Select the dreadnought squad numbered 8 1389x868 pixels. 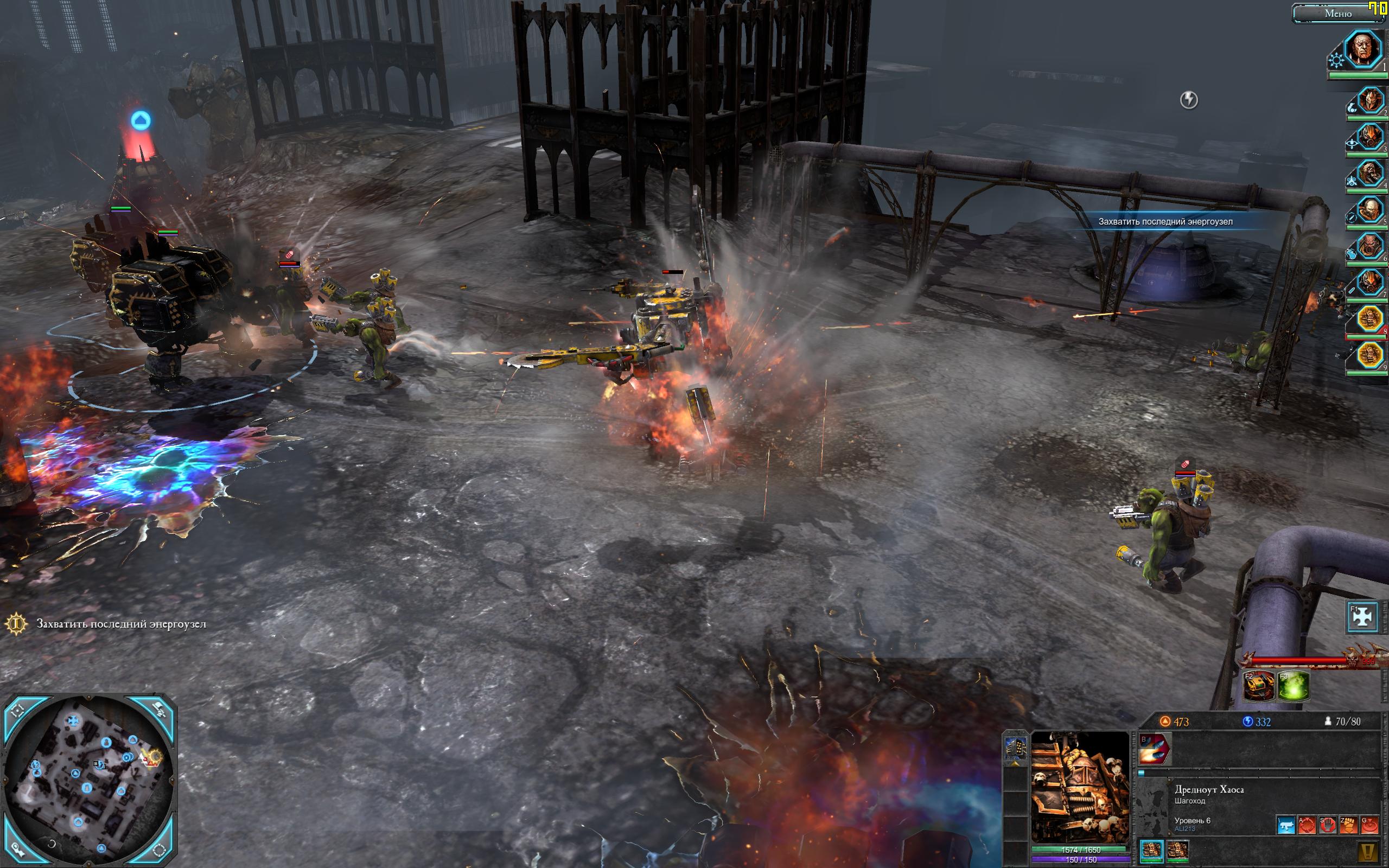click(1370, 319)
